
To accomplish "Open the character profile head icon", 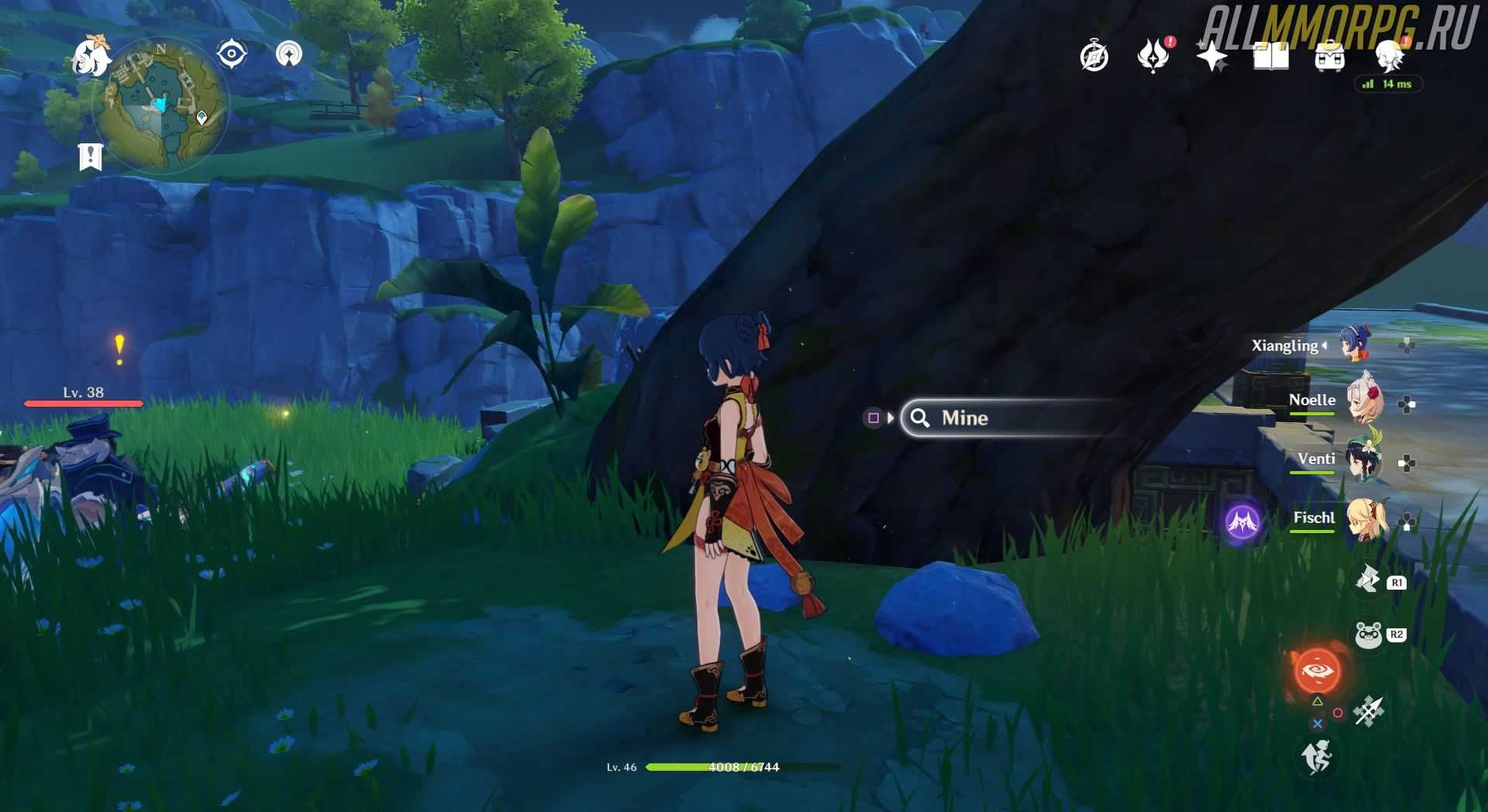I will click(1390, 56).
